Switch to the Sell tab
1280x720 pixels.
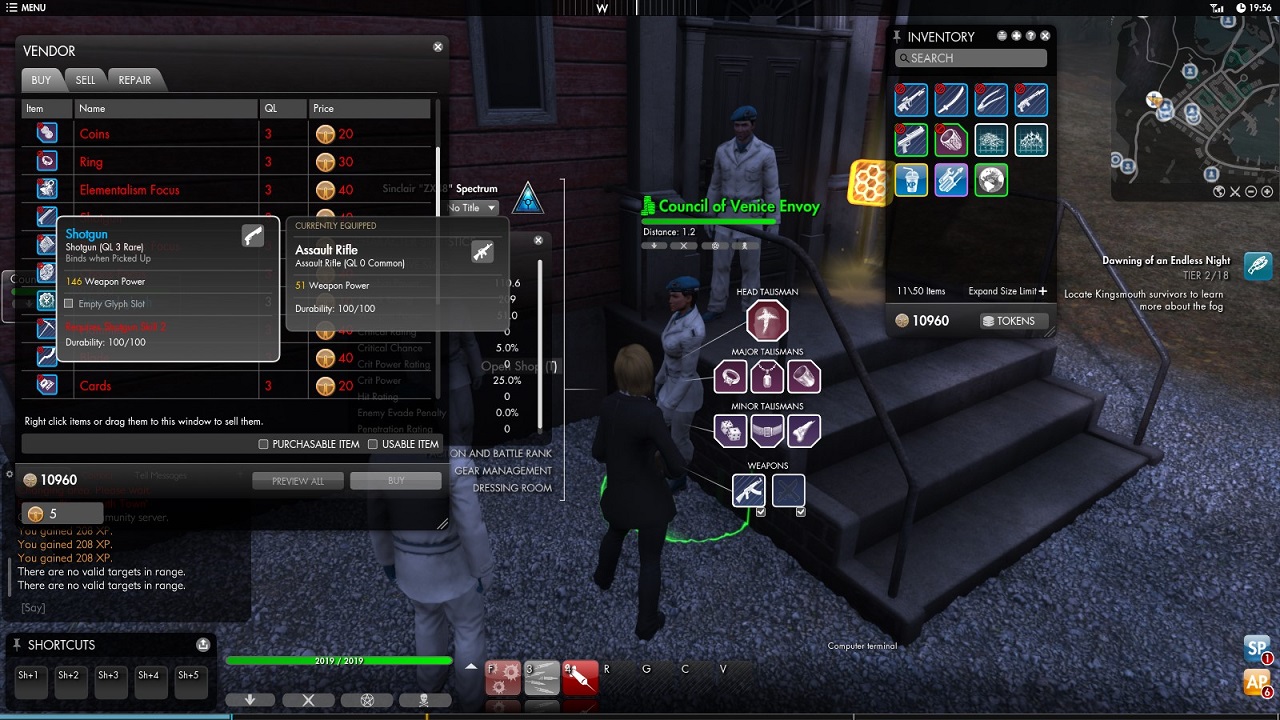pos(85,80)
